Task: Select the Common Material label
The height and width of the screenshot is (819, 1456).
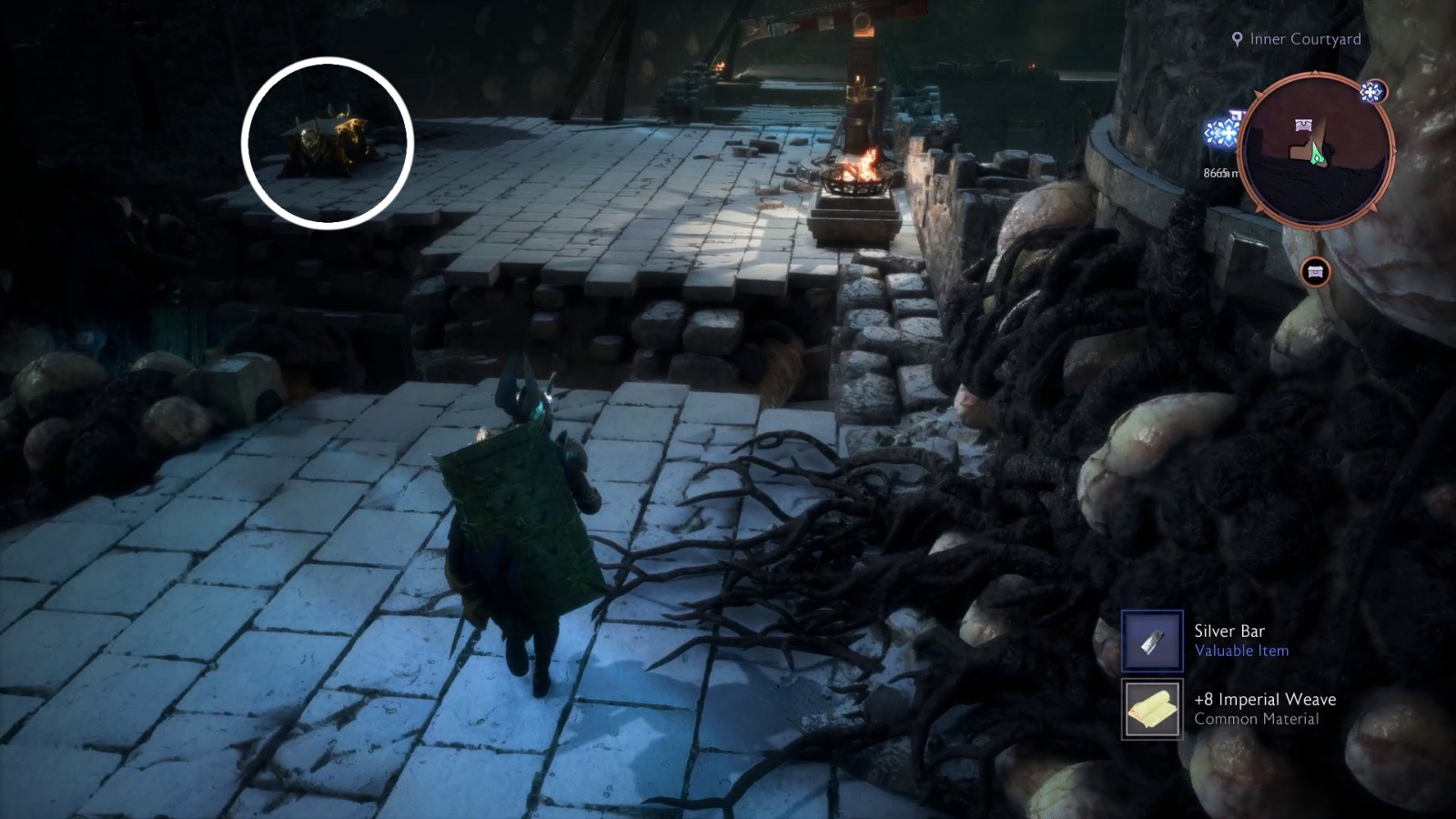Action: coord(1256,719)
